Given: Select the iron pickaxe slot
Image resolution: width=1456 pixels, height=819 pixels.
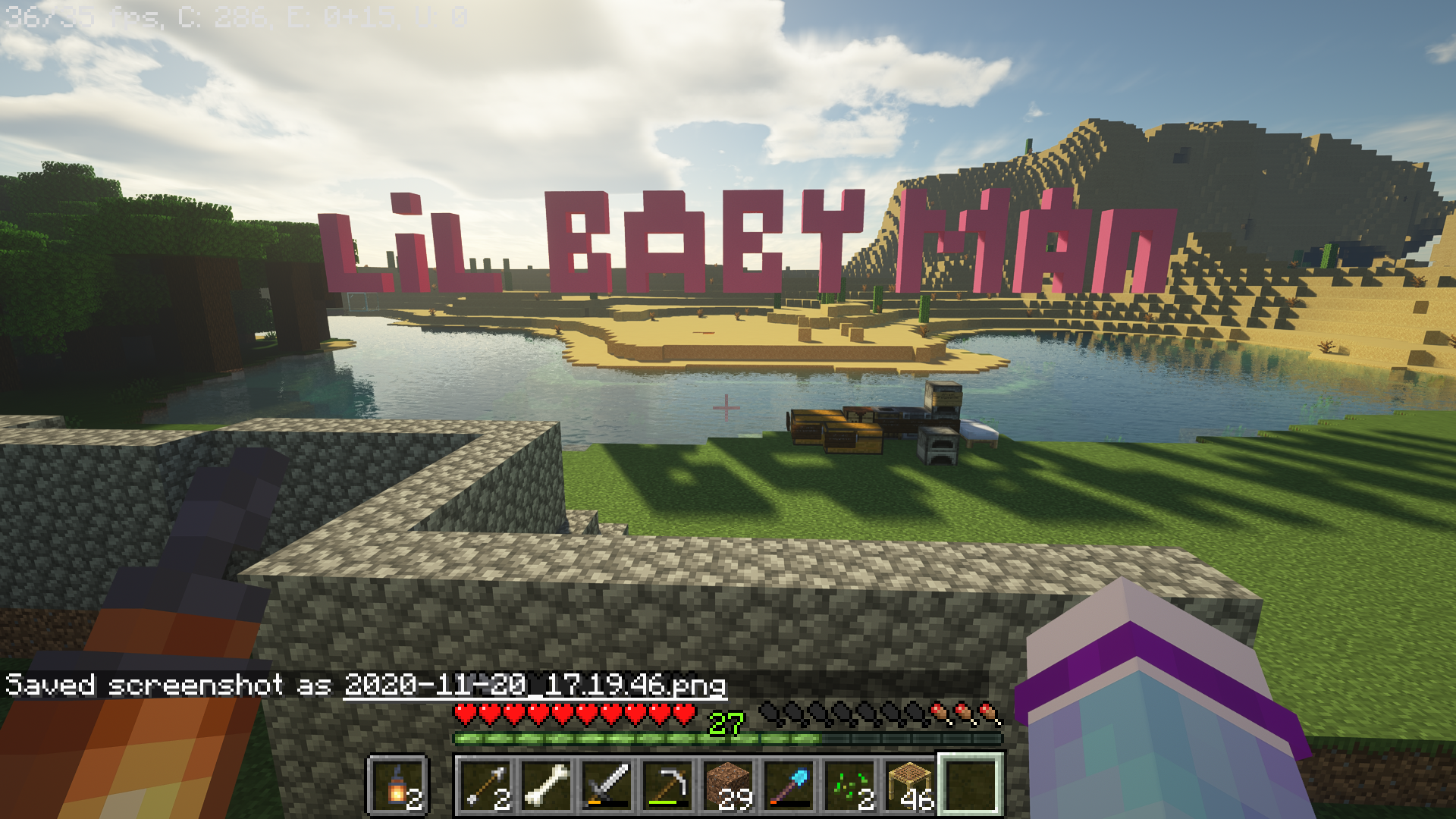Looking at the screenshot, I should pyautogui.click(x=668, y=785).
